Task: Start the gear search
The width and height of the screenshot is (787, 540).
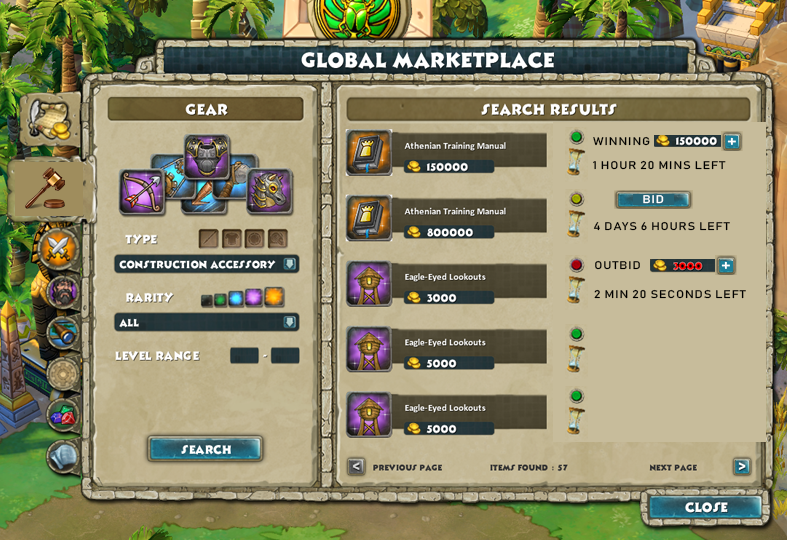Action: [x=206, y=449]
